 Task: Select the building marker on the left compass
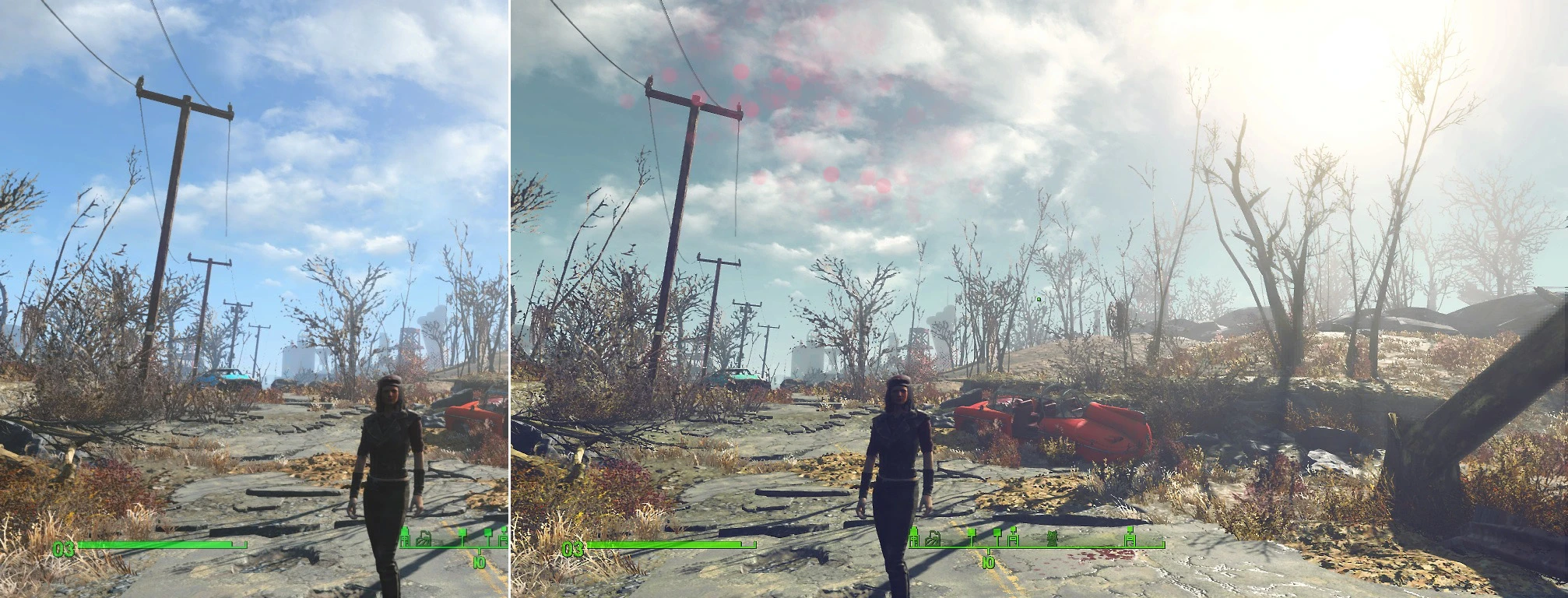tap(405, 538)
